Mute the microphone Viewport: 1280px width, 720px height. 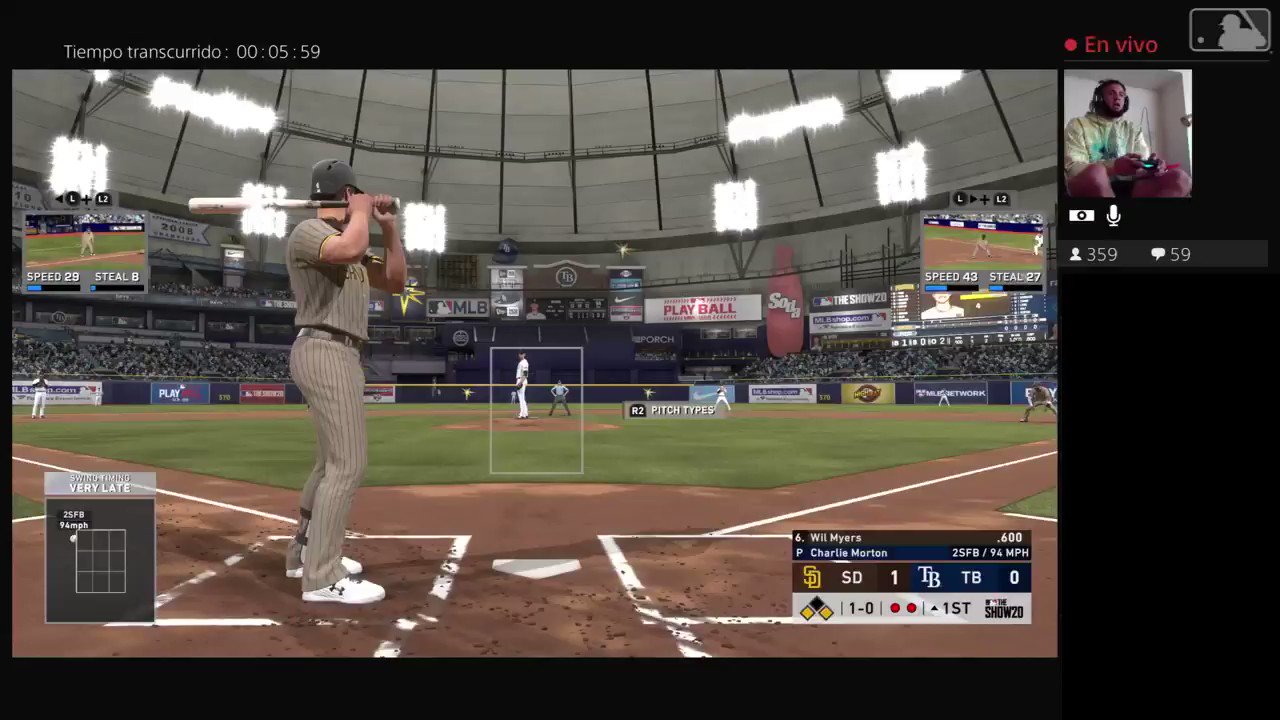[1113, 214]
